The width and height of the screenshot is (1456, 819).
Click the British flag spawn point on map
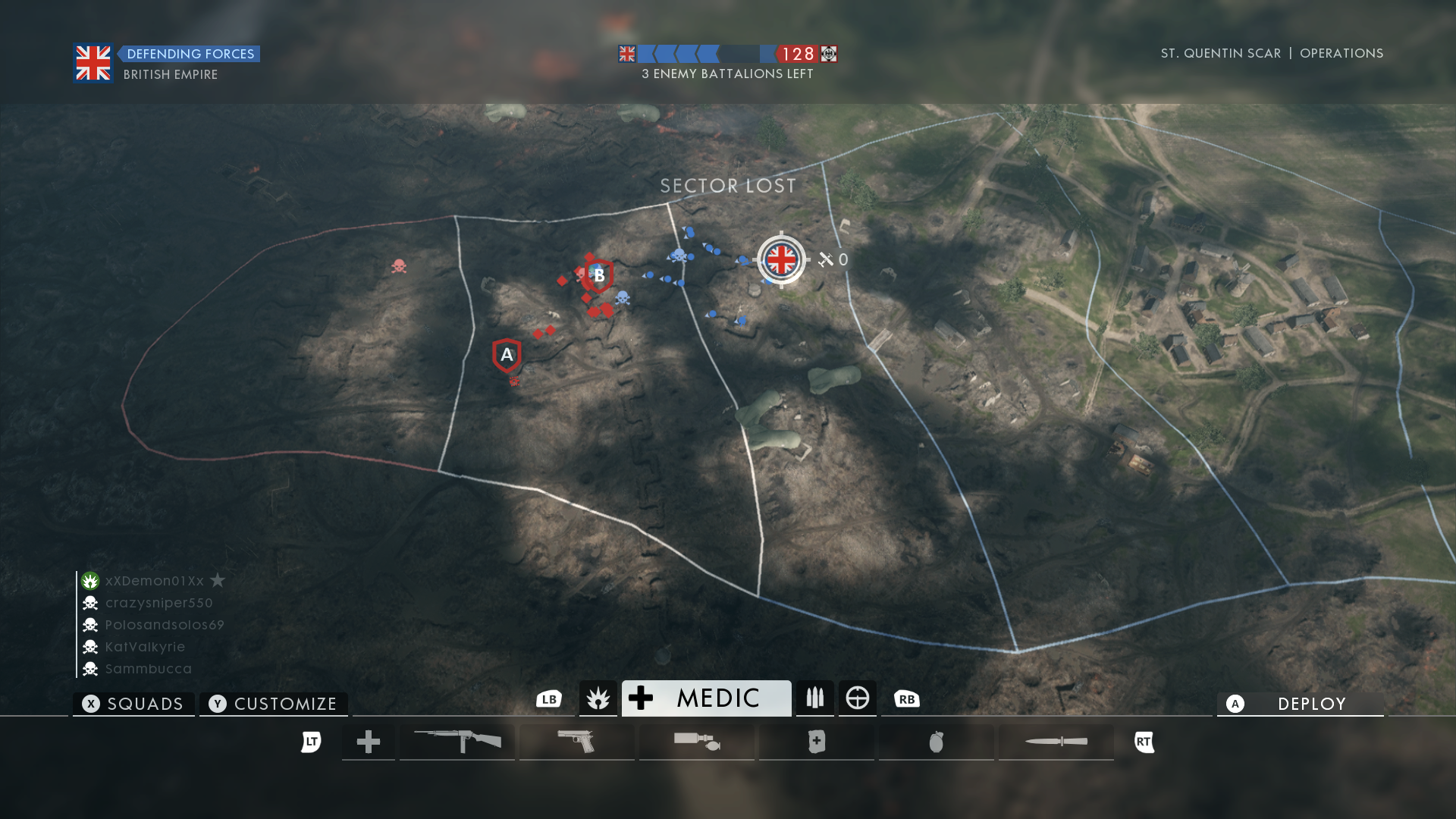[x=781, y=259]
